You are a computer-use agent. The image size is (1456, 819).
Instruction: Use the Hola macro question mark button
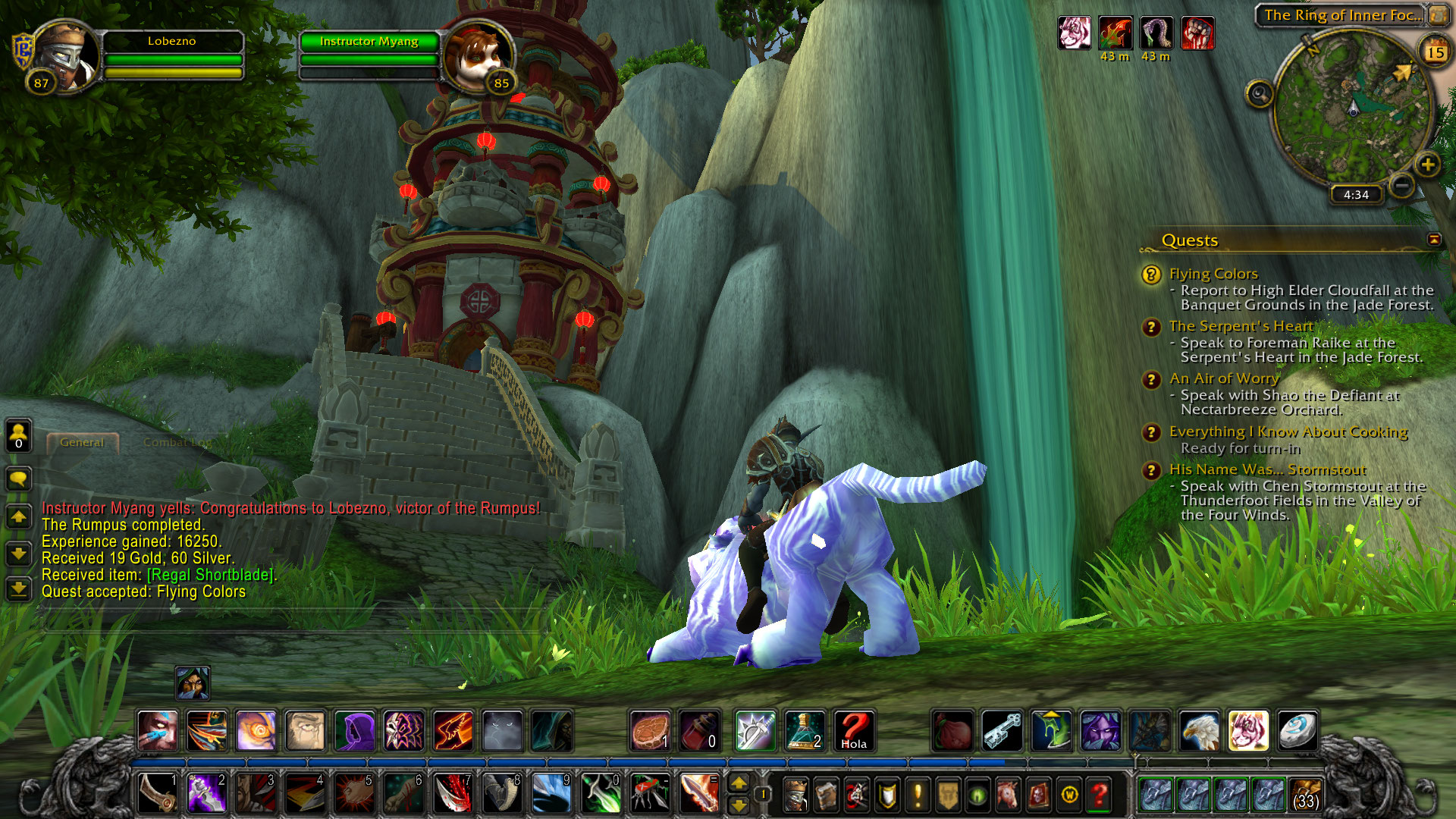pos(854,731)
